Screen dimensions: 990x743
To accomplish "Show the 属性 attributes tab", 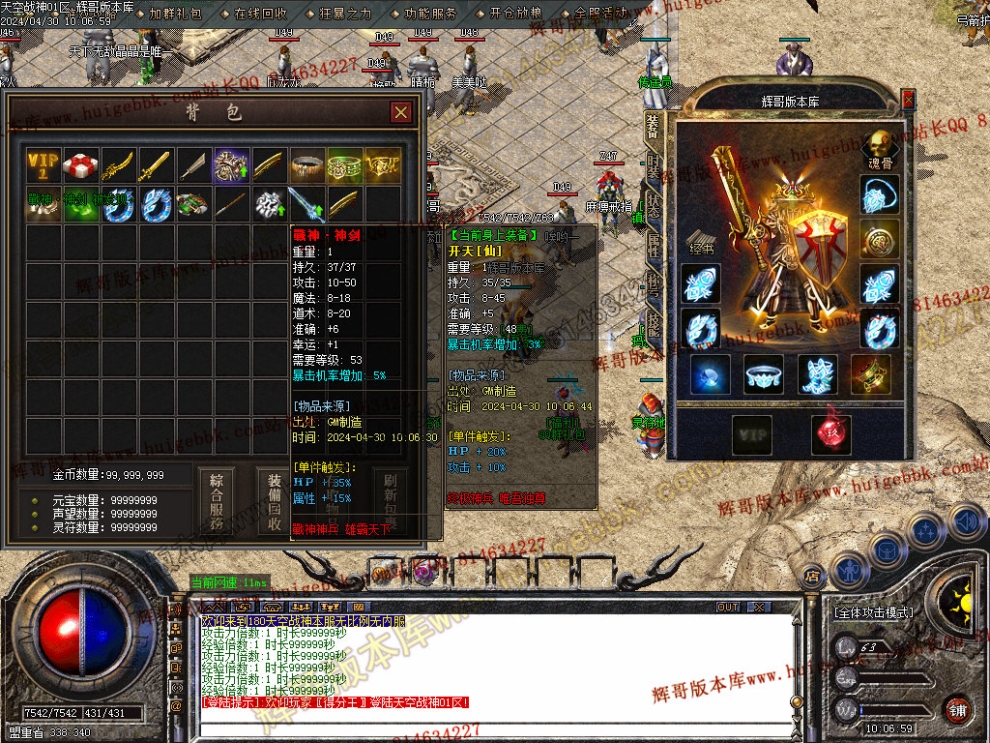I will pyautogui.click(x=653, y=243).
